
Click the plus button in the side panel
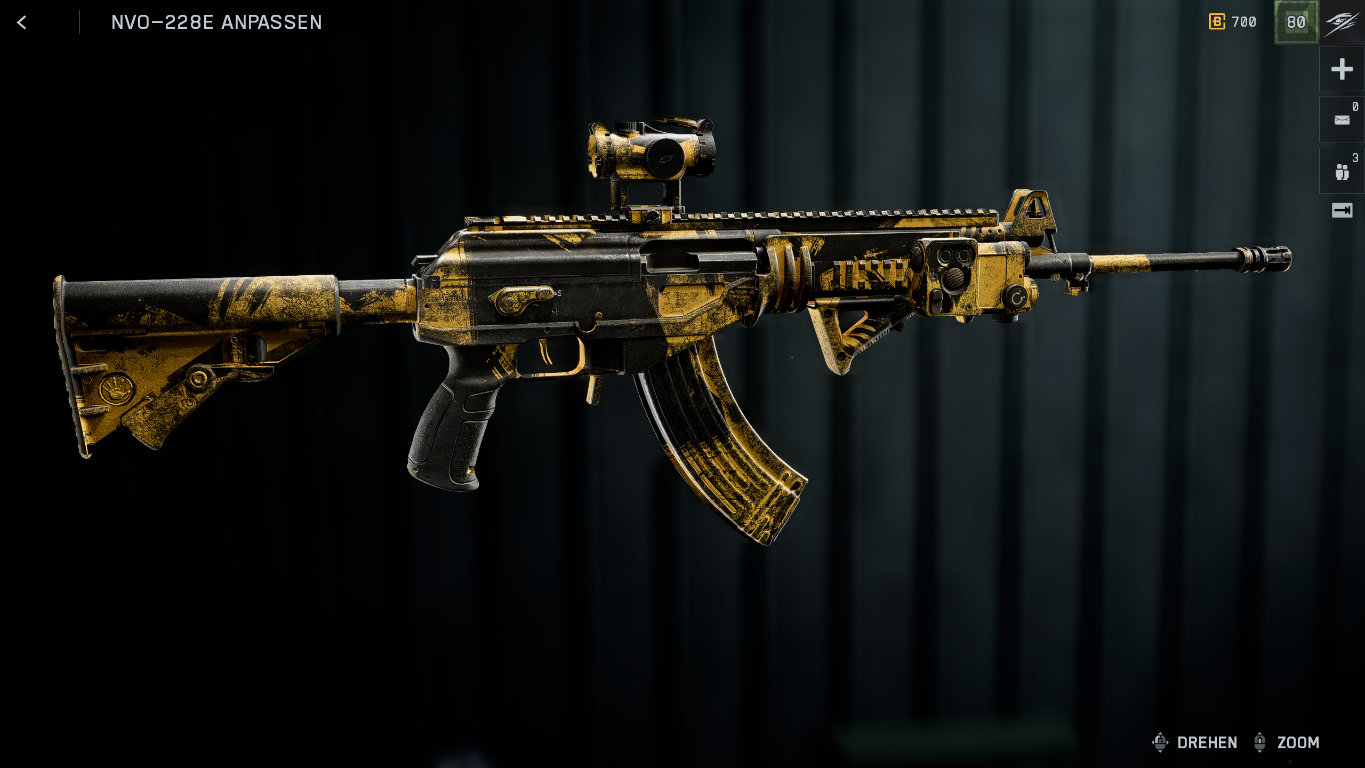[x=1342, y=69]
